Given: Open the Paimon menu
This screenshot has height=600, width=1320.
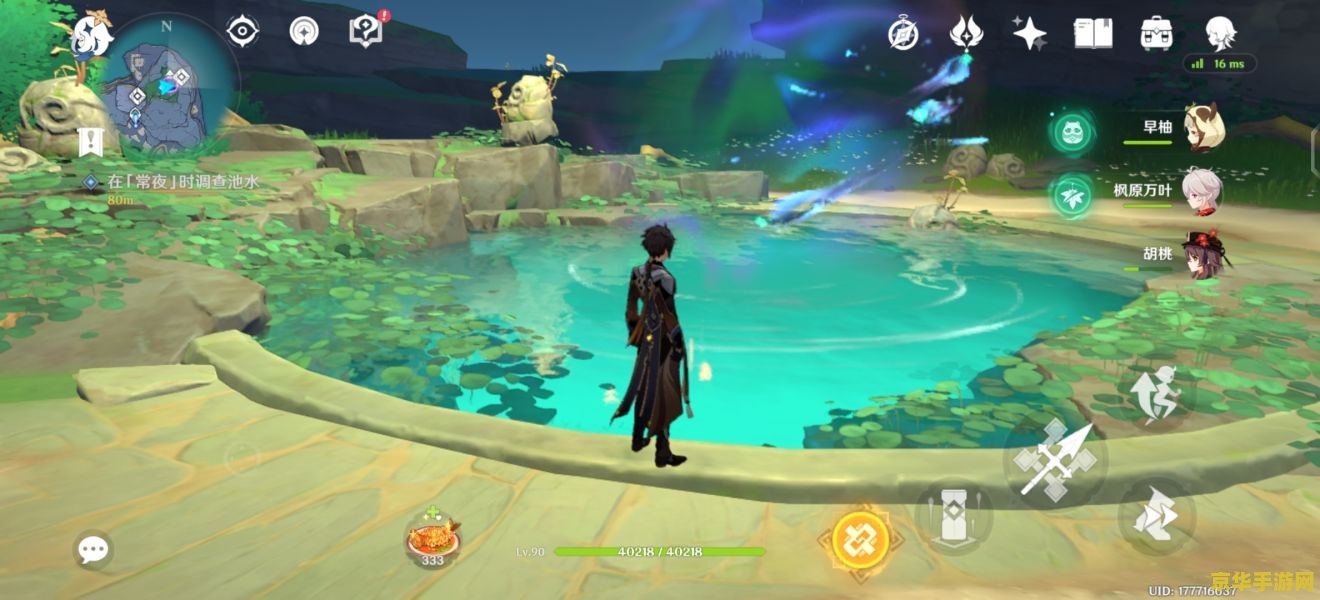Looking at the screenshot, I should click(x=92, y=35).
